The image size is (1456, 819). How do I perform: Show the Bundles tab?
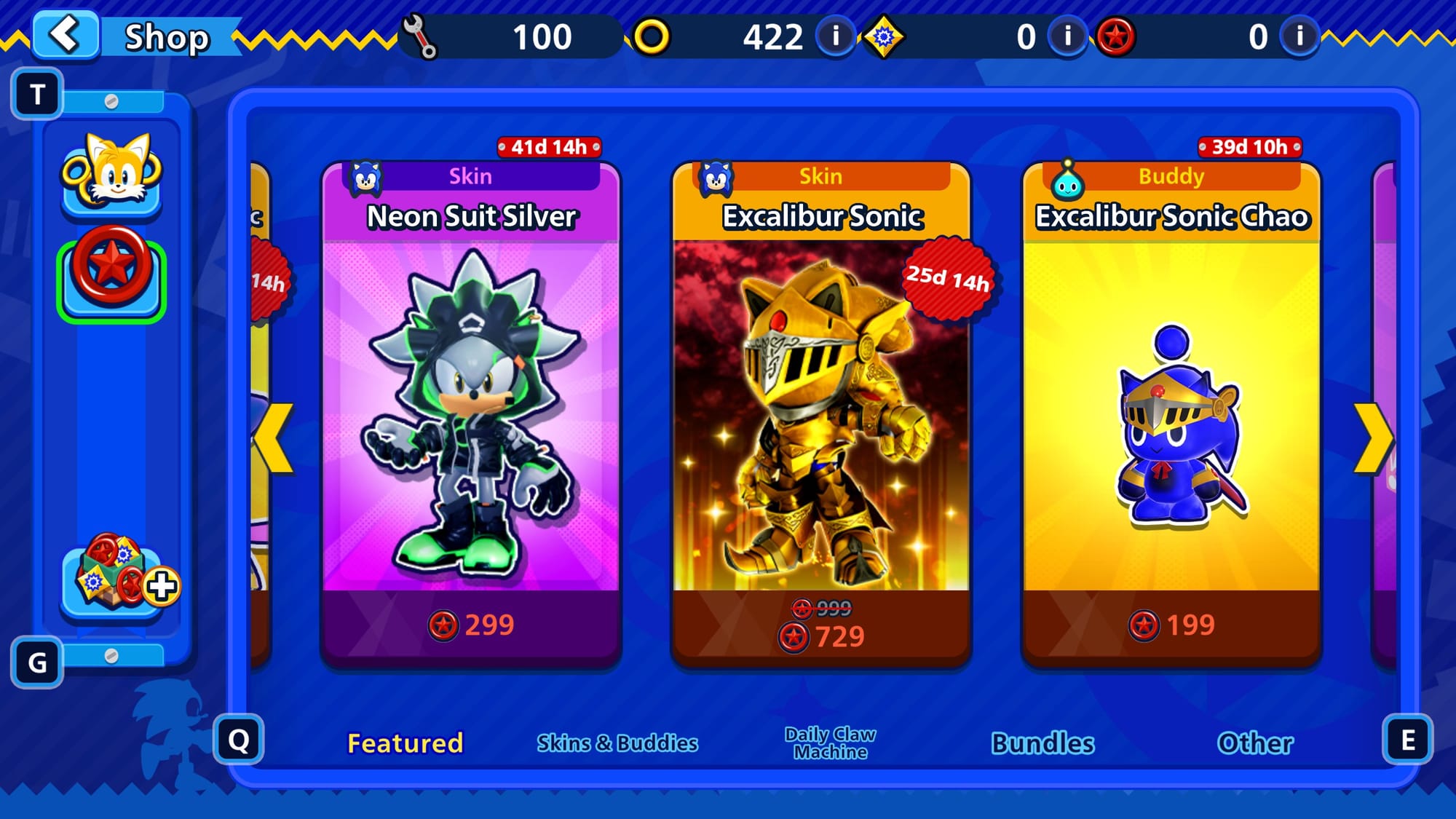tap(1042, 743)
